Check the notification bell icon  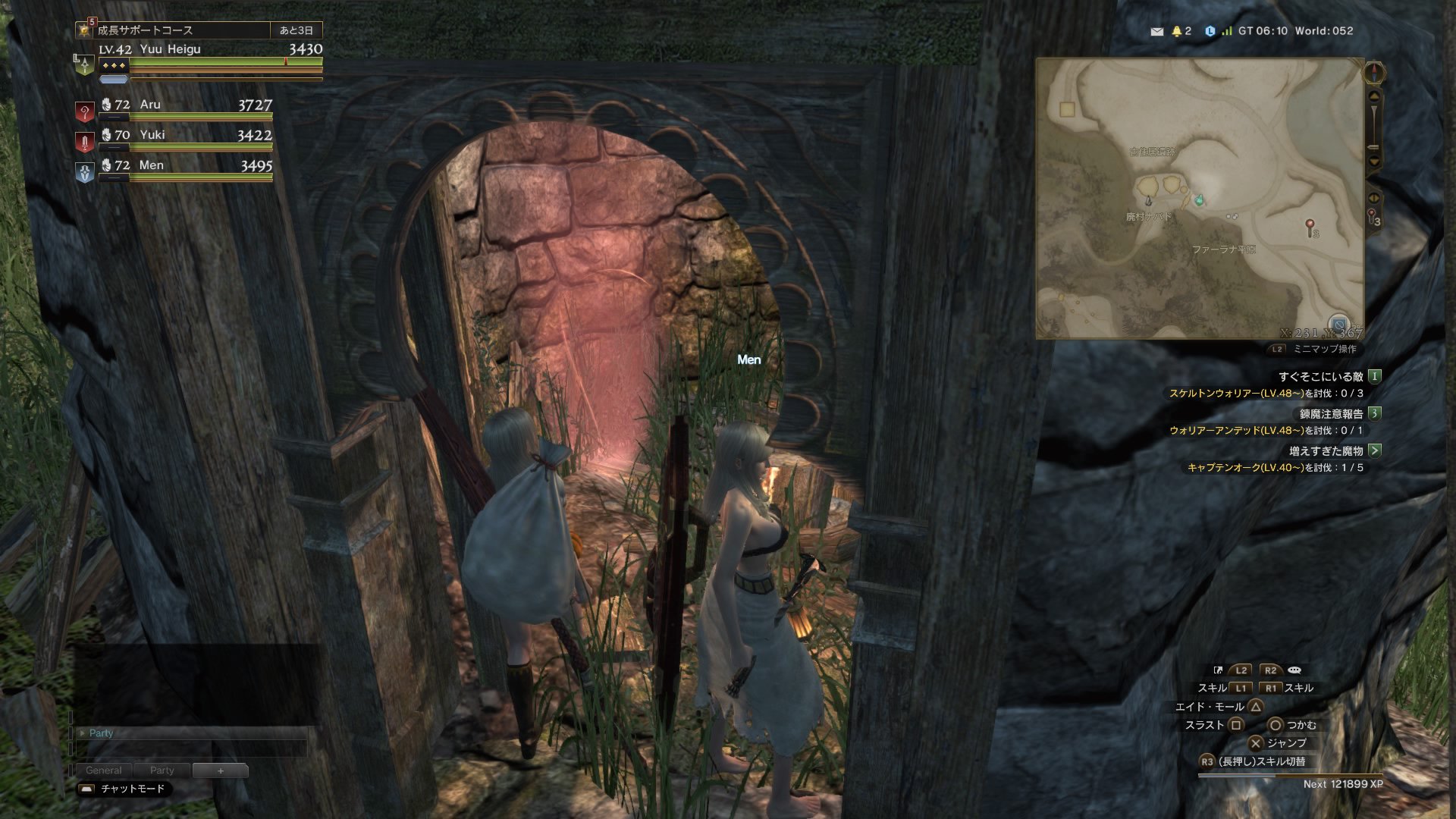pos(1177,32)
